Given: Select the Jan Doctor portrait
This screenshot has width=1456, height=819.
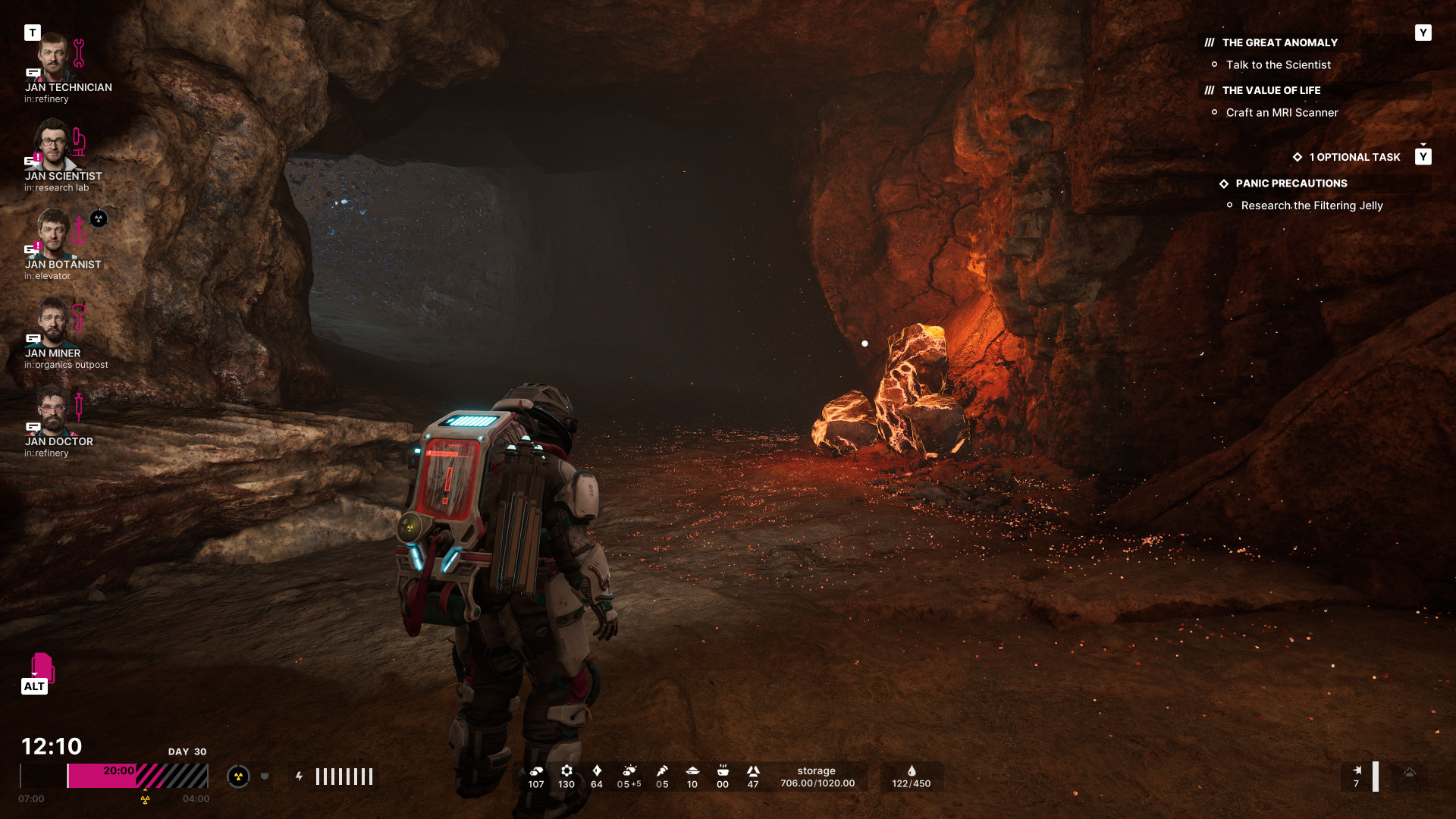Looking at the screenshot, I should [53, 410].
